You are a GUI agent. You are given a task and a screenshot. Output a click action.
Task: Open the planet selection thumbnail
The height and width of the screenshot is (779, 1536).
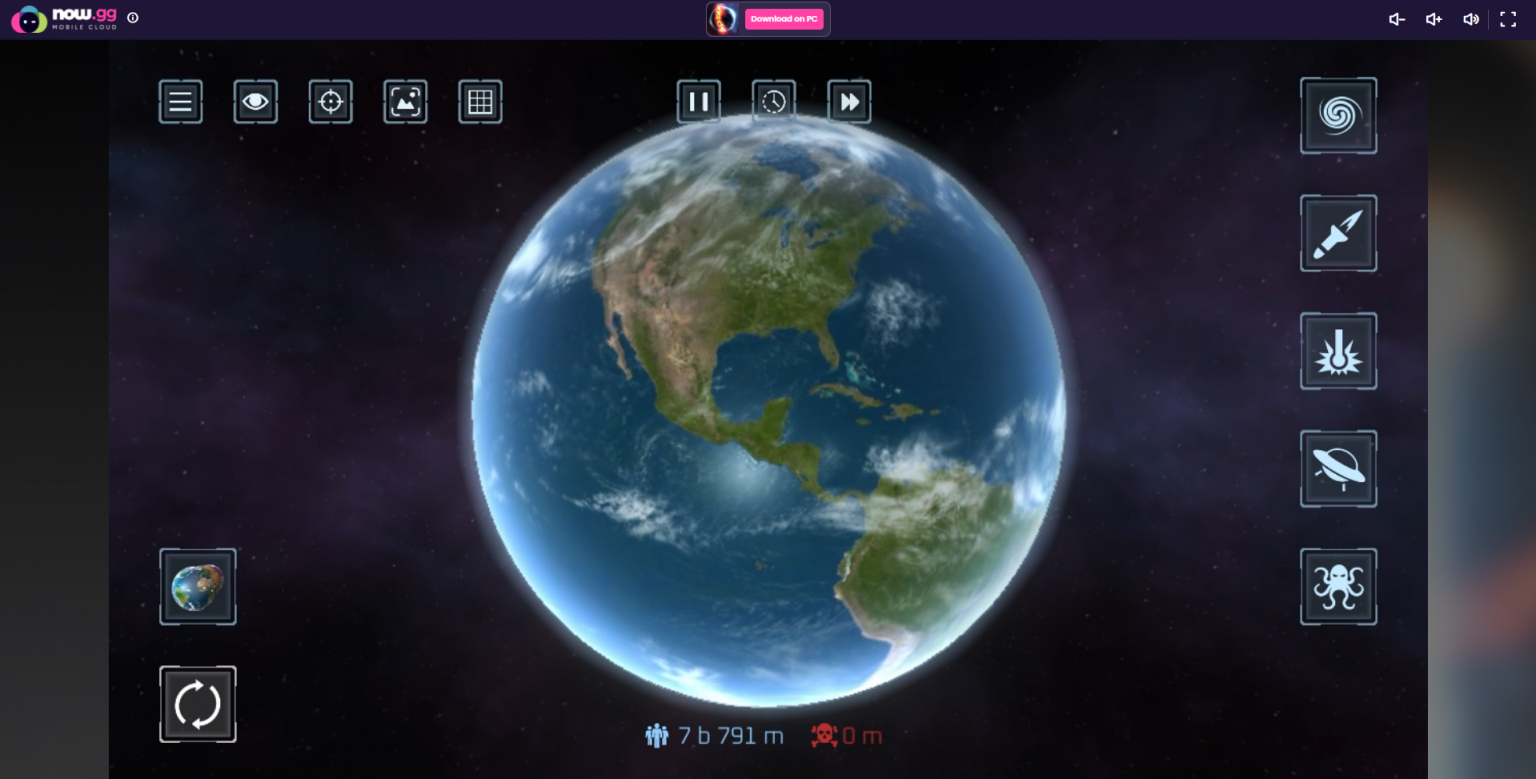click(197, 586)
